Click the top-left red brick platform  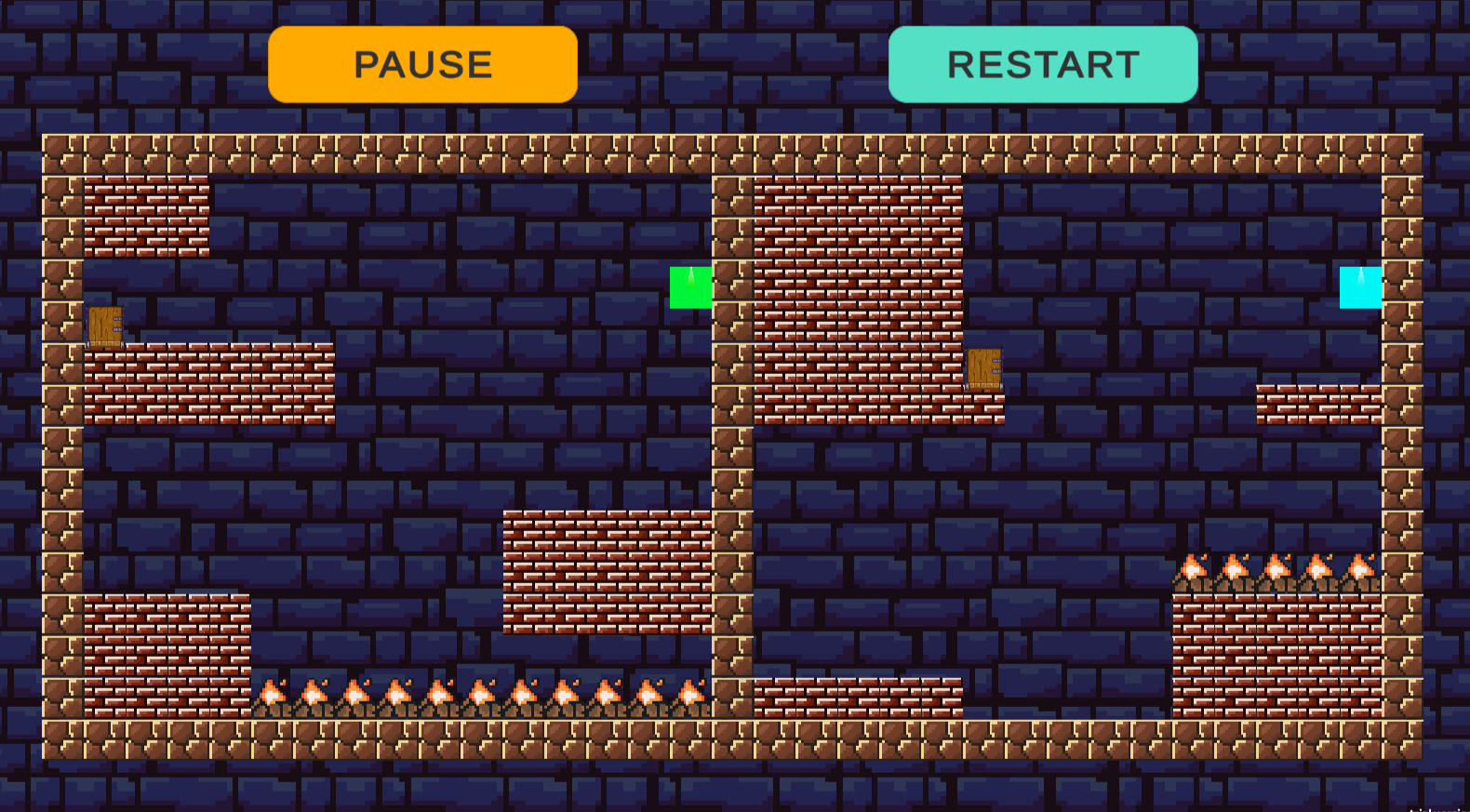coord(144,219)
